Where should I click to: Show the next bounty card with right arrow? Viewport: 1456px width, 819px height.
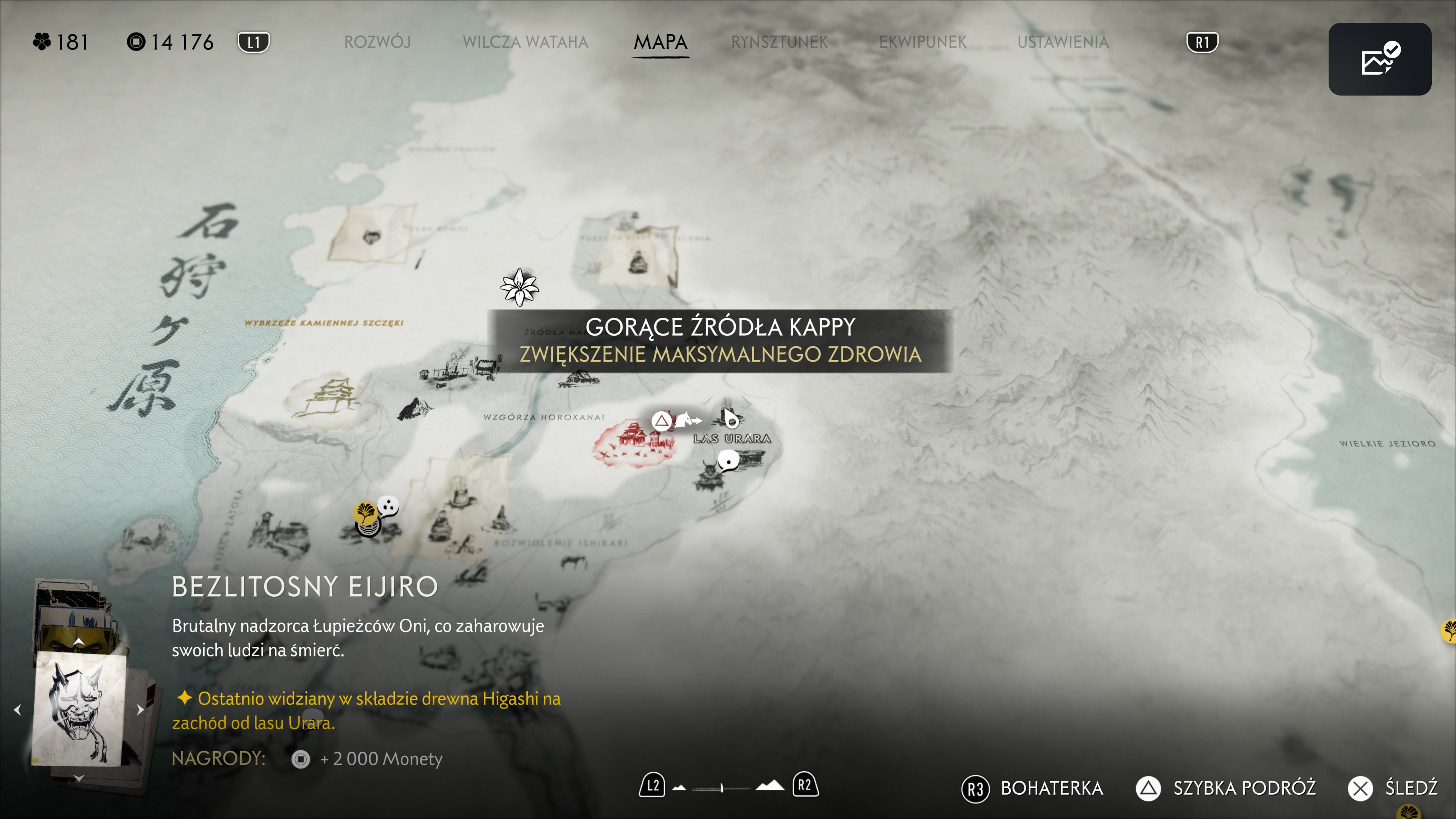140,710
